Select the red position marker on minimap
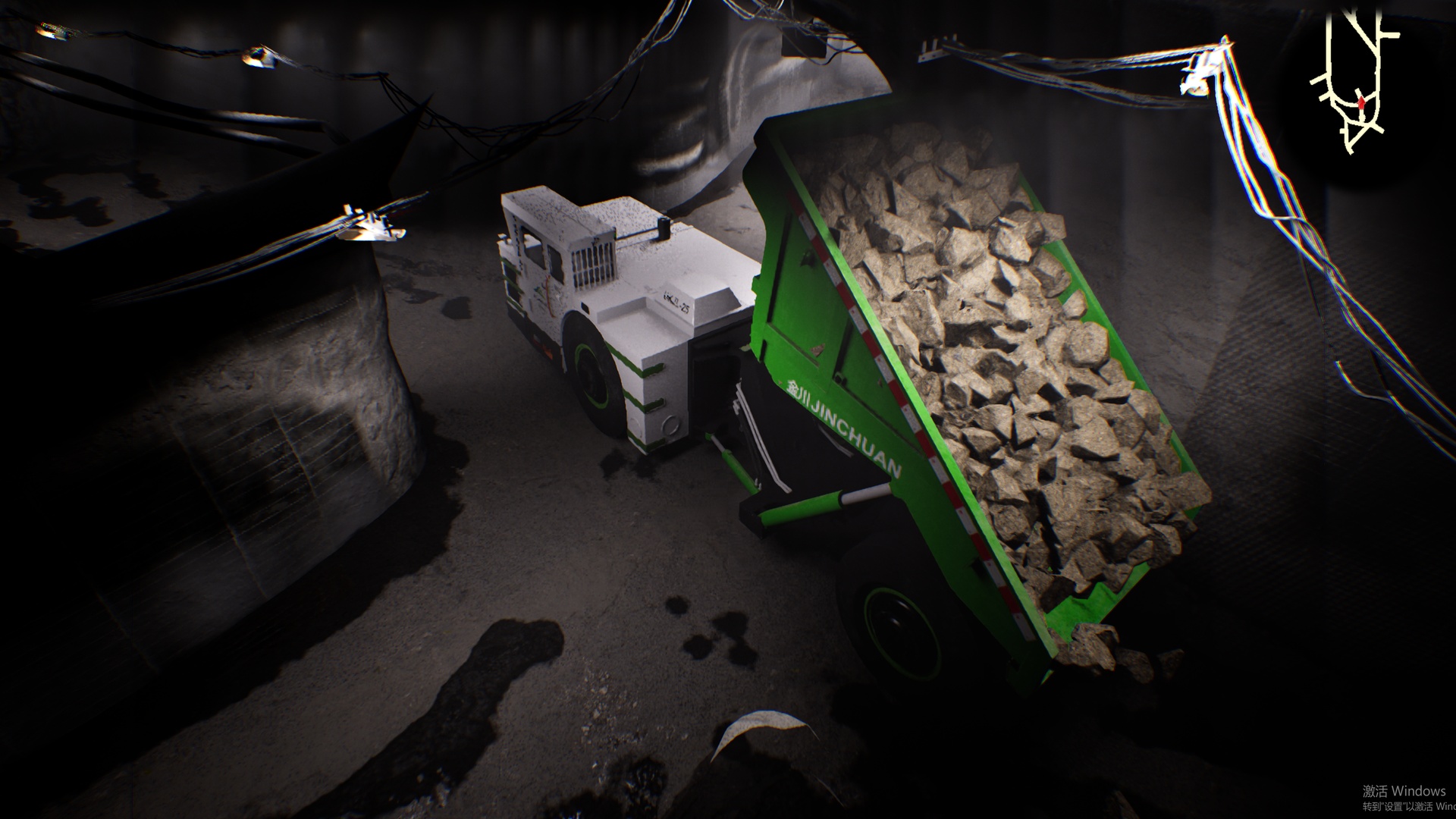The width and height of the screenshot is (1456, 819). (1362, 102)
